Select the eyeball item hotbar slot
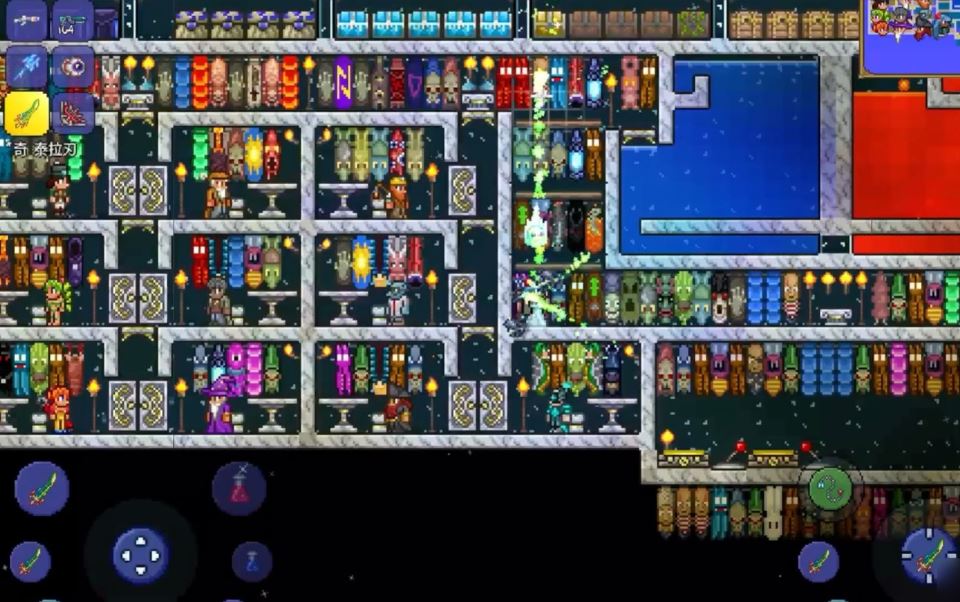Image resolution: width=960 pixels, height=602 pixels. click(x=73, y=66)
